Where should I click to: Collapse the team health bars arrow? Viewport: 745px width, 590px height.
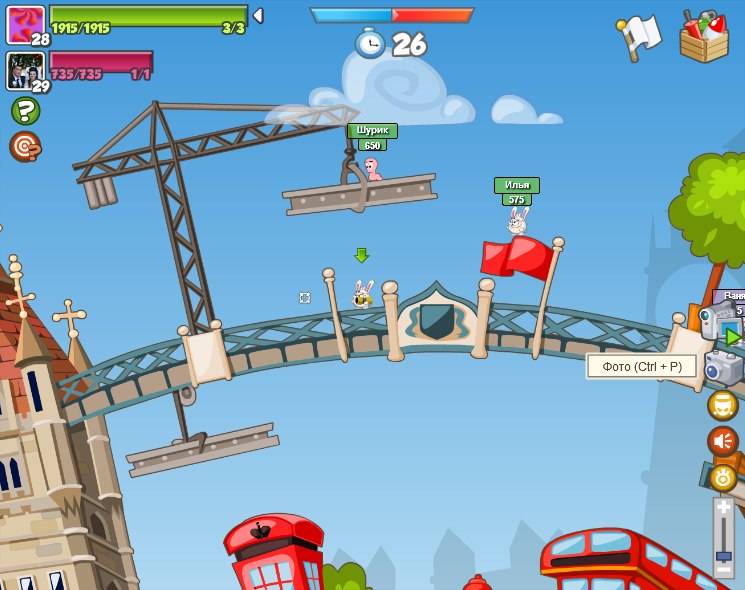pos(258,16)
